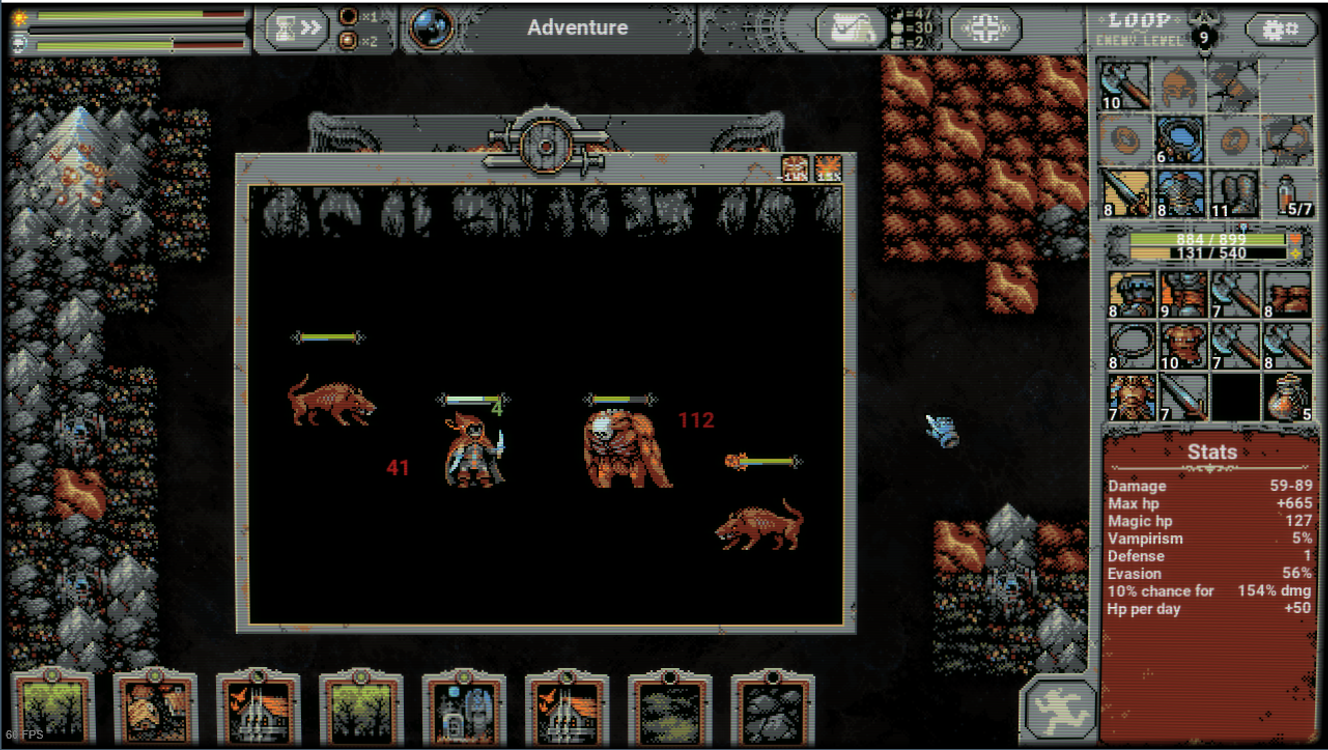Open the resources bag button
Viewport: 1328px width, 750px height.
coord(850,28)
